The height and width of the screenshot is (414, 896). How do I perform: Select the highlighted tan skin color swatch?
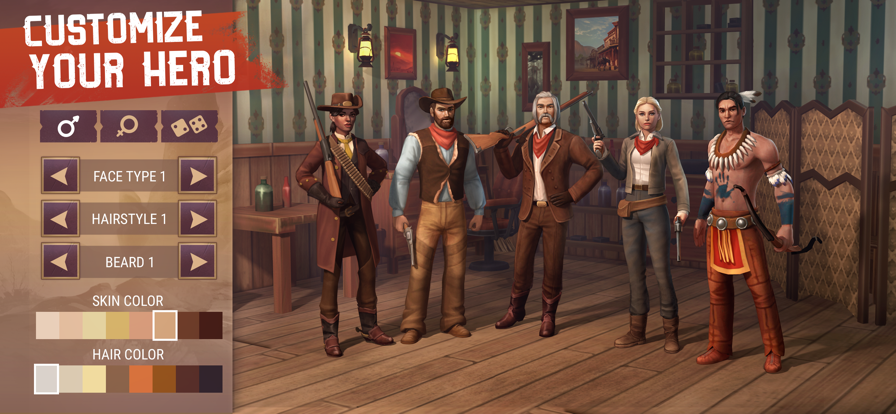165,326
